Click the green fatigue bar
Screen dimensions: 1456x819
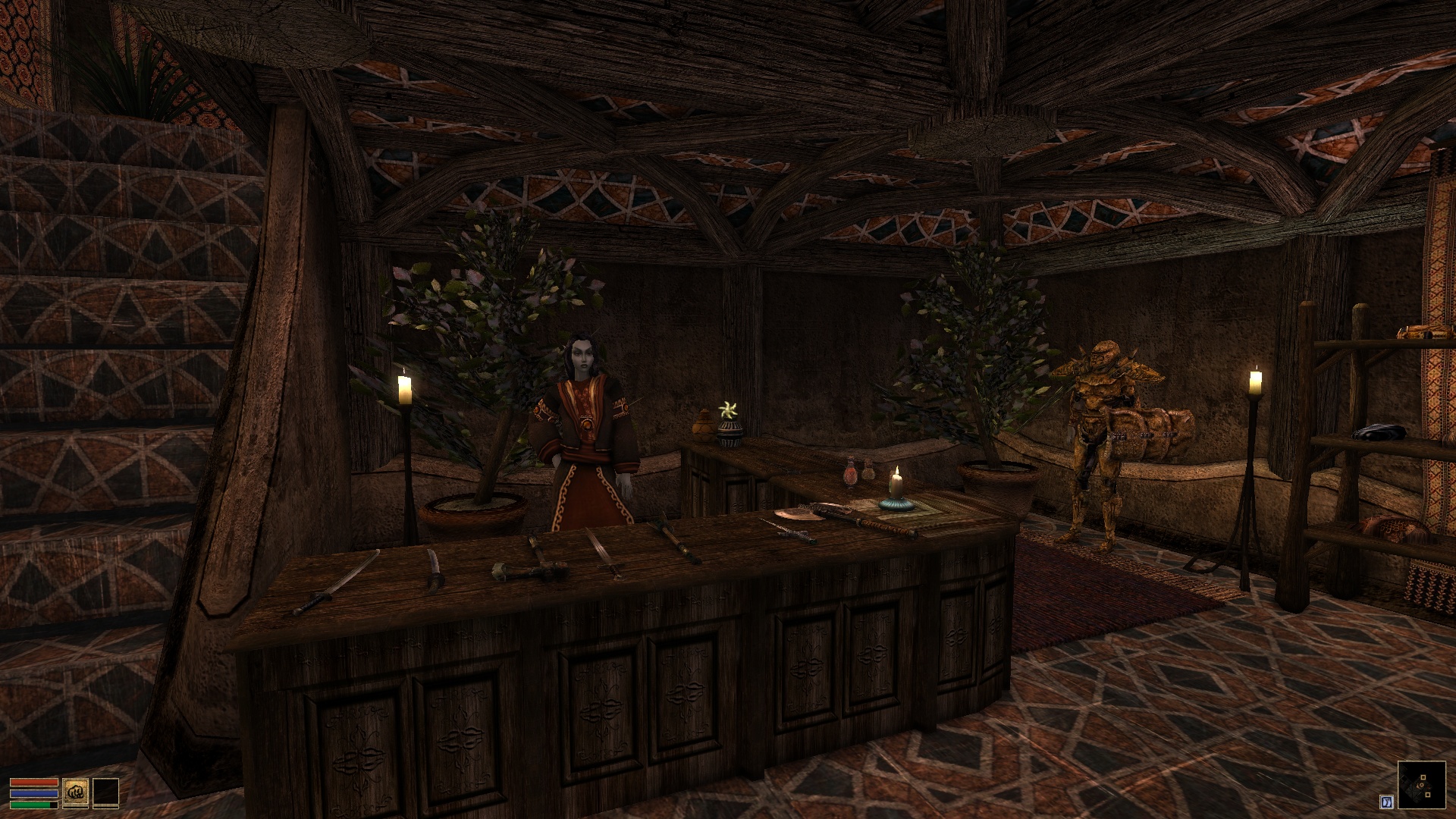[x=32, y=805]
